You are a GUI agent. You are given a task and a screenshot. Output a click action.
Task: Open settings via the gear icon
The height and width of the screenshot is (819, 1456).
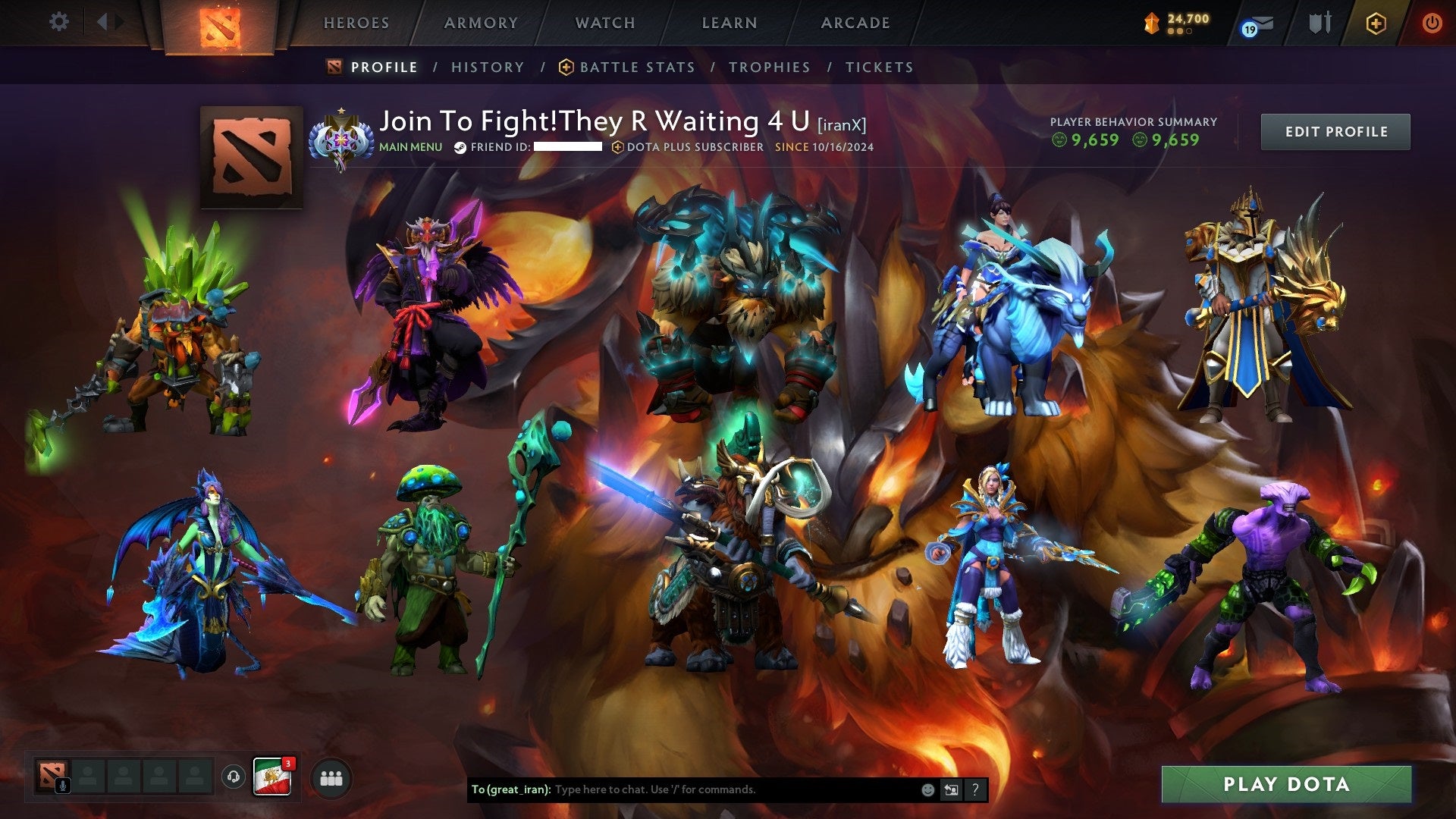(x=59, y=21)
